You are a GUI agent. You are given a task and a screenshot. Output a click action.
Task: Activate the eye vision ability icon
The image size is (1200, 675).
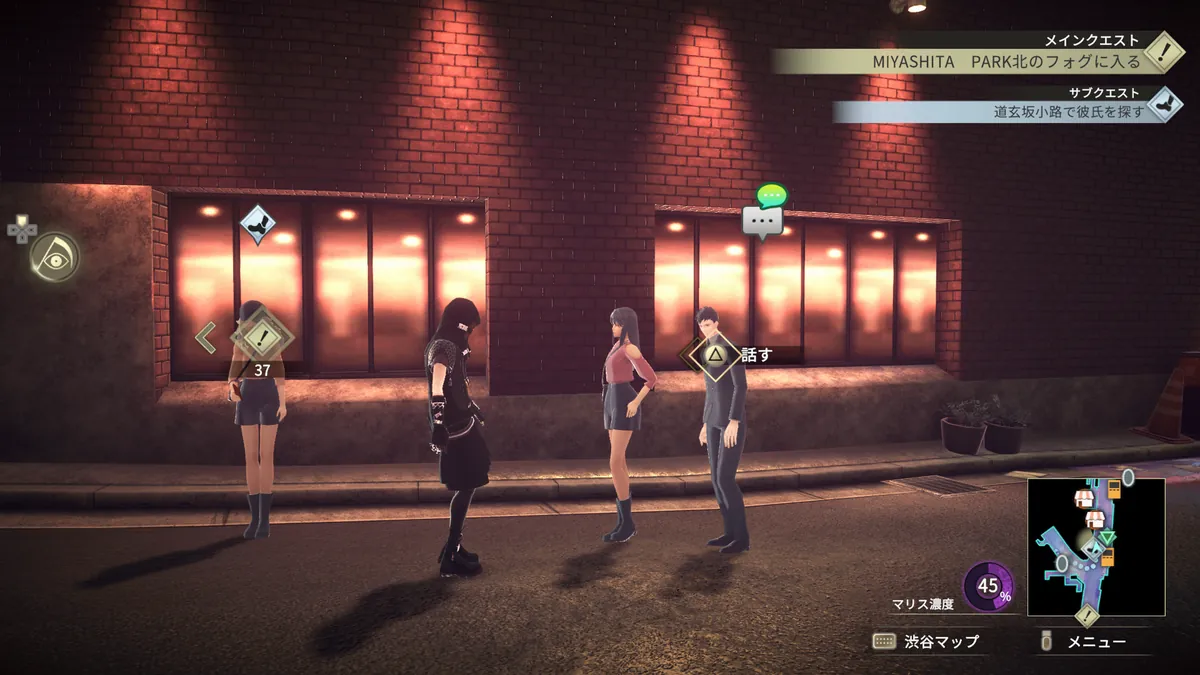pos(54,257)
